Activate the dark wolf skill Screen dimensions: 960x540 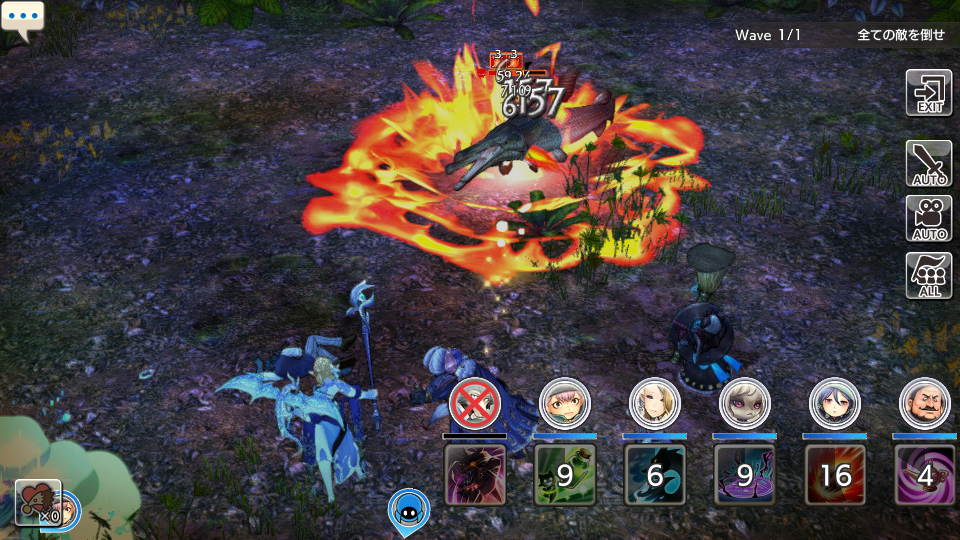[x=655, y=475]
